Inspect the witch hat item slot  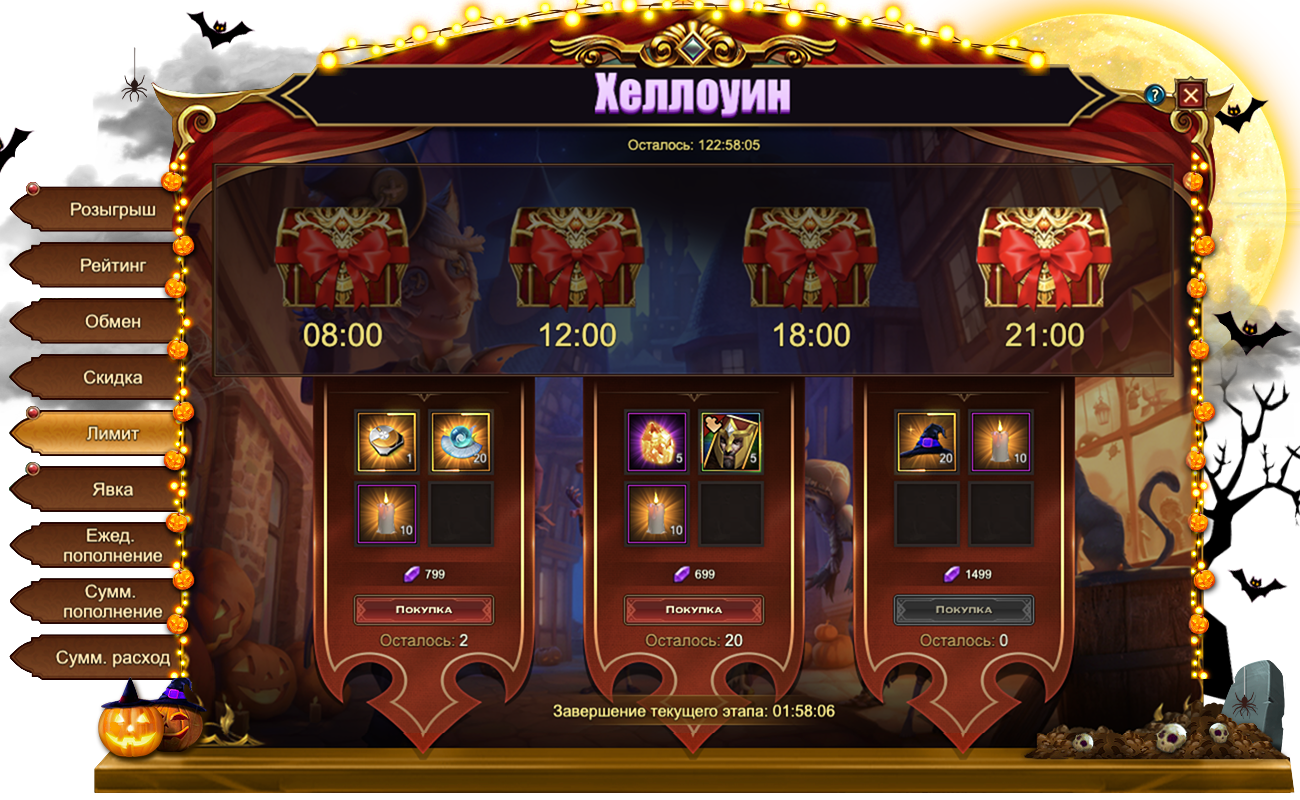point(927,442)
